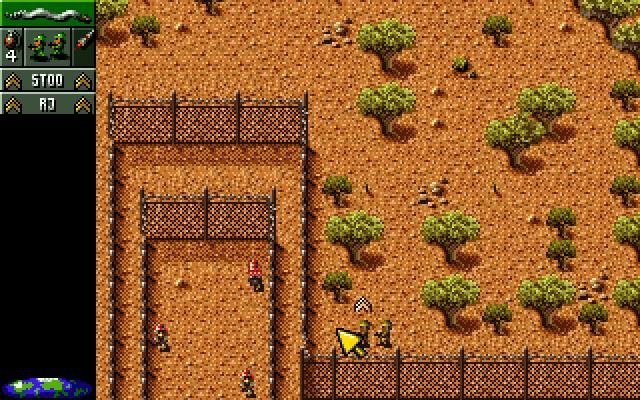The width and height of the screenshot is (640, 400).
Task: Select trooper STOO in the squad list
Action: [47, 80]
